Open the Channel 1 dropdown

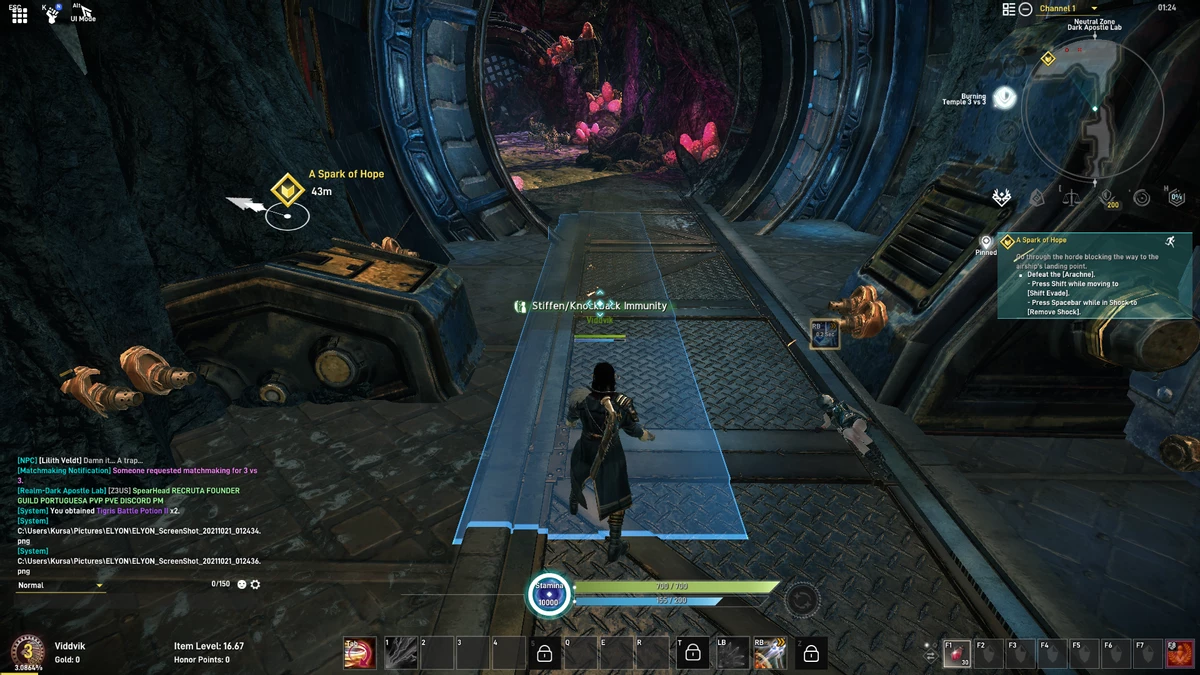(1068, 9)
